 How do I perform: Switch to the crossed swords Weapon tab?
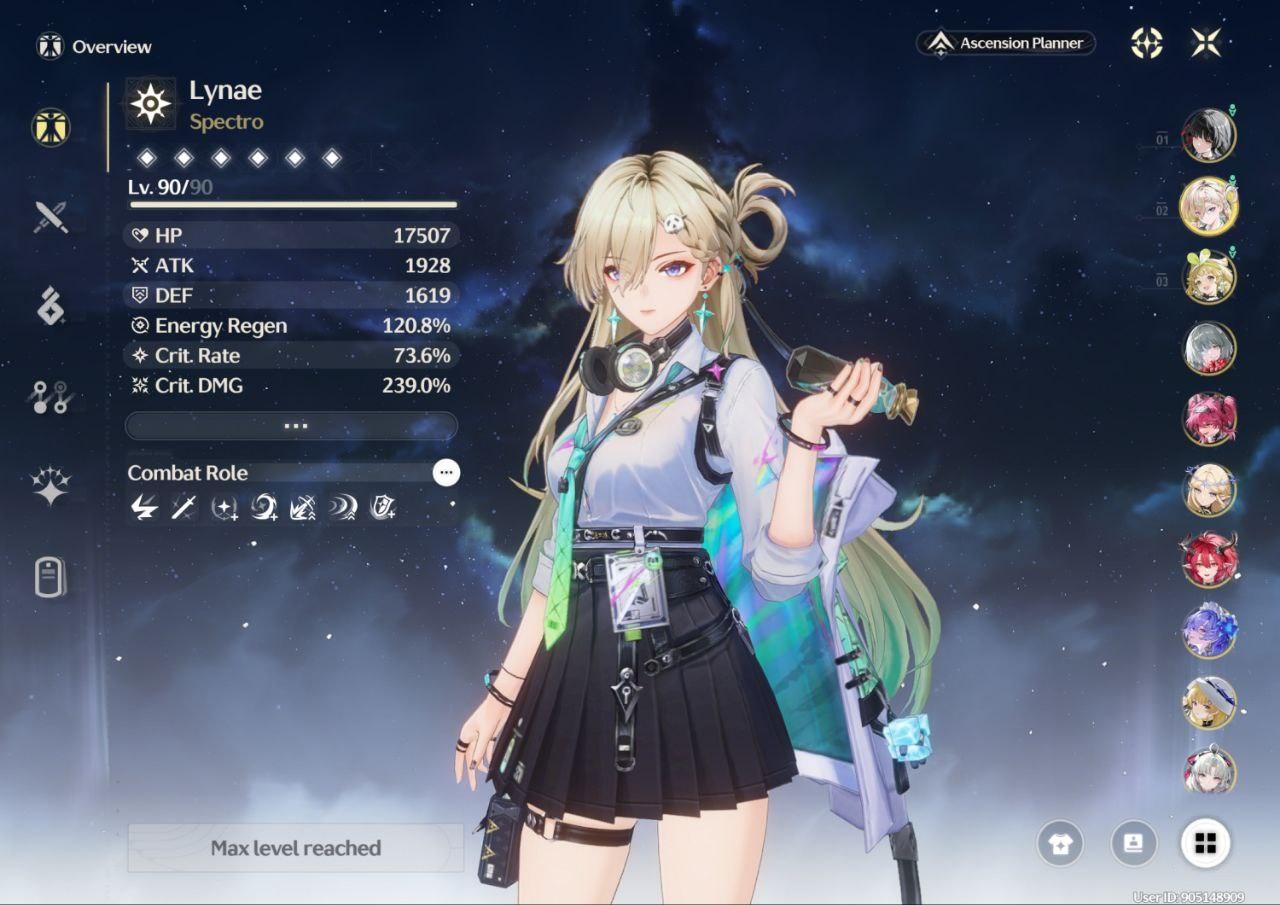51,216
